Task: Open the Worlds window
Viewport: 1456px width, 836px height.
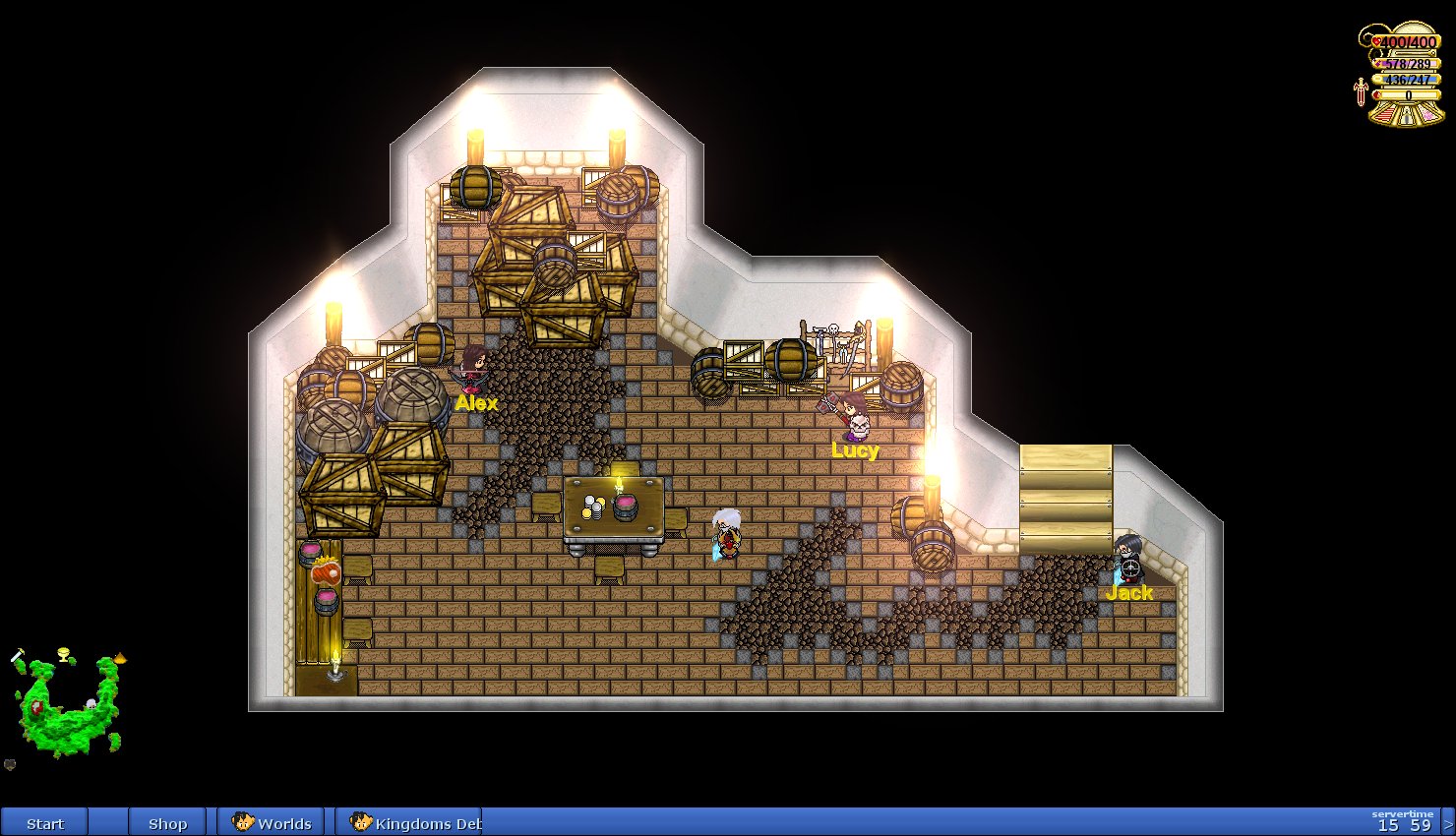Action: [x=273, y=823]
